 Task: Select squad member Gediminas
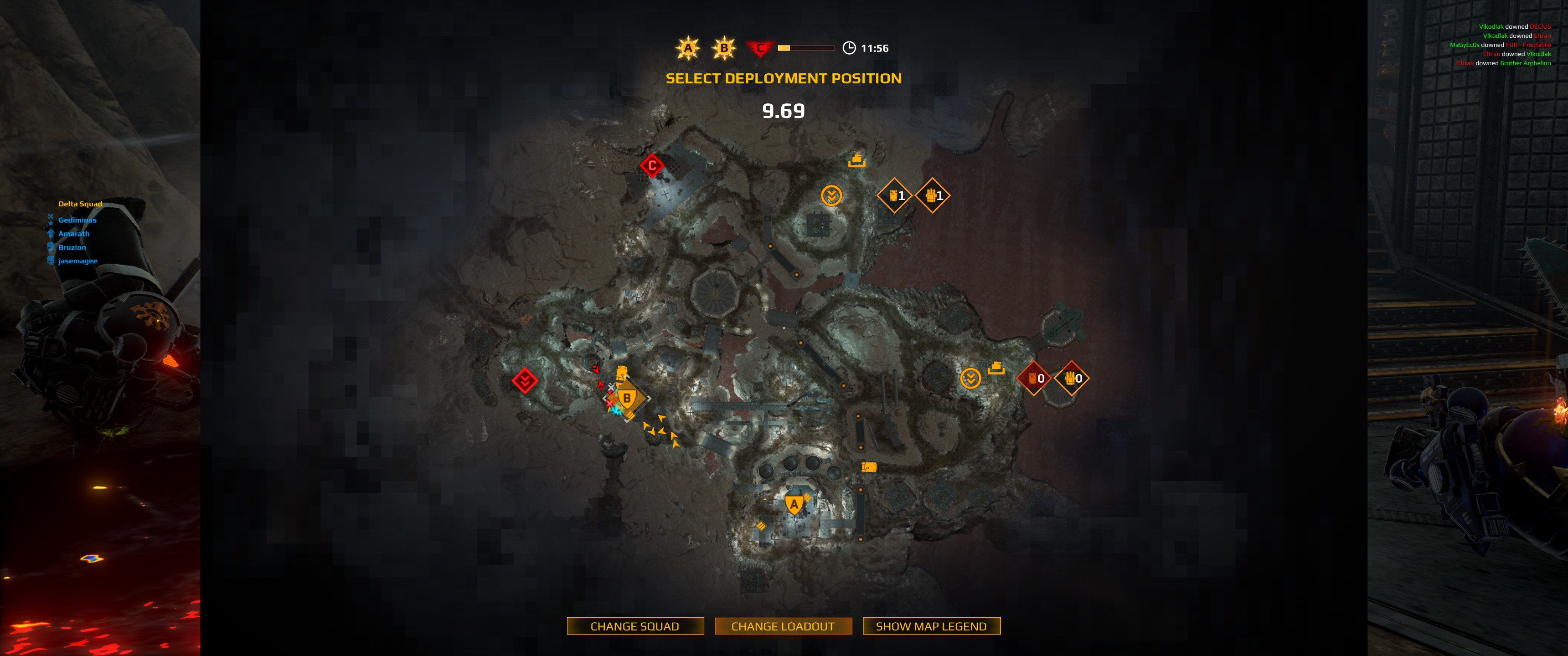coord(77,220)
